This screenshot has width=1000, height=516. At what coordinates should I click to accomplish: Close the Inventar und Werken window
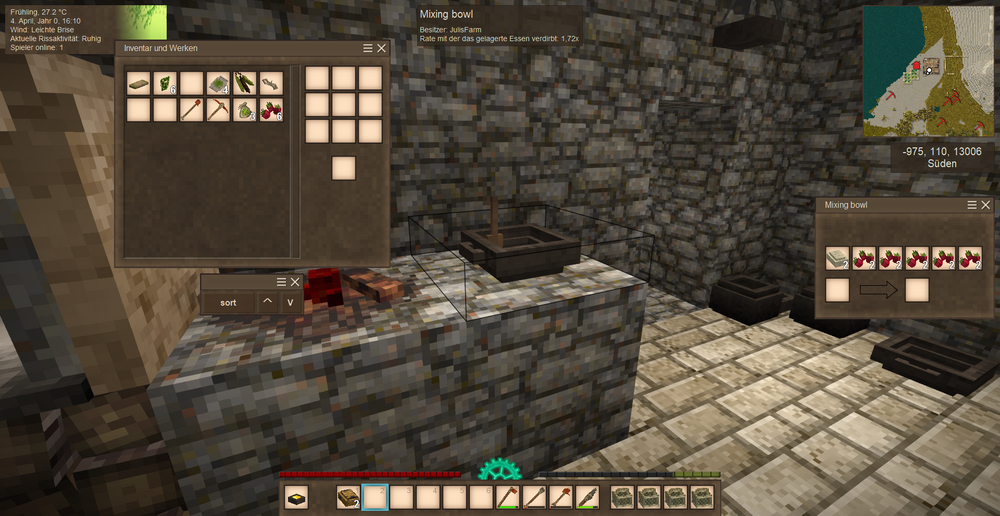pos(381,48)
